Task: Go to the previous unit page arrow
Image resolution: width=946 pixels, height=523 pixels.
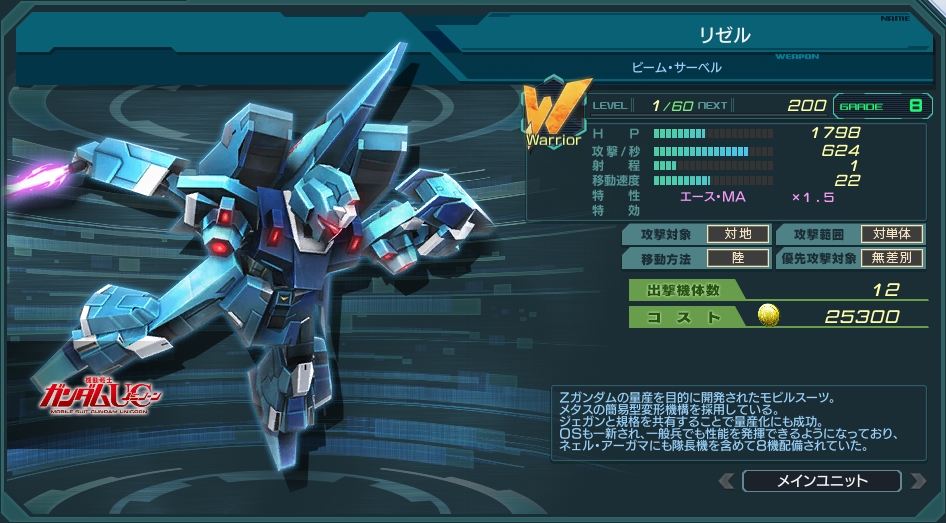Action: (x=727, y=482)
